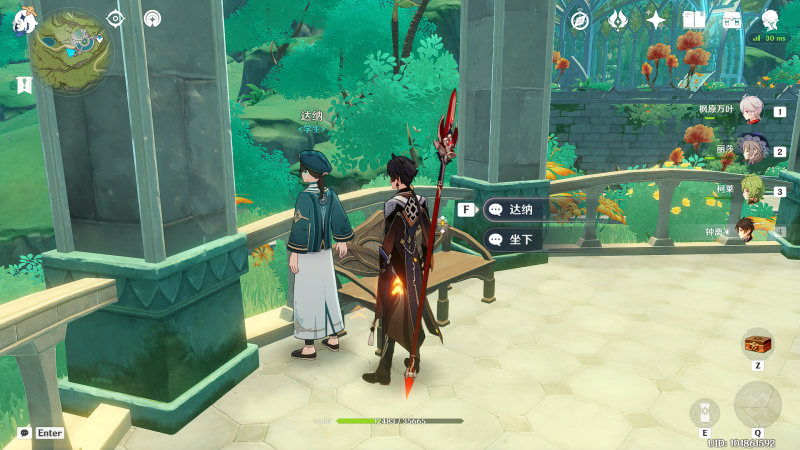
Task: Open the Paimon menu
Action: [x=24, y=20]
